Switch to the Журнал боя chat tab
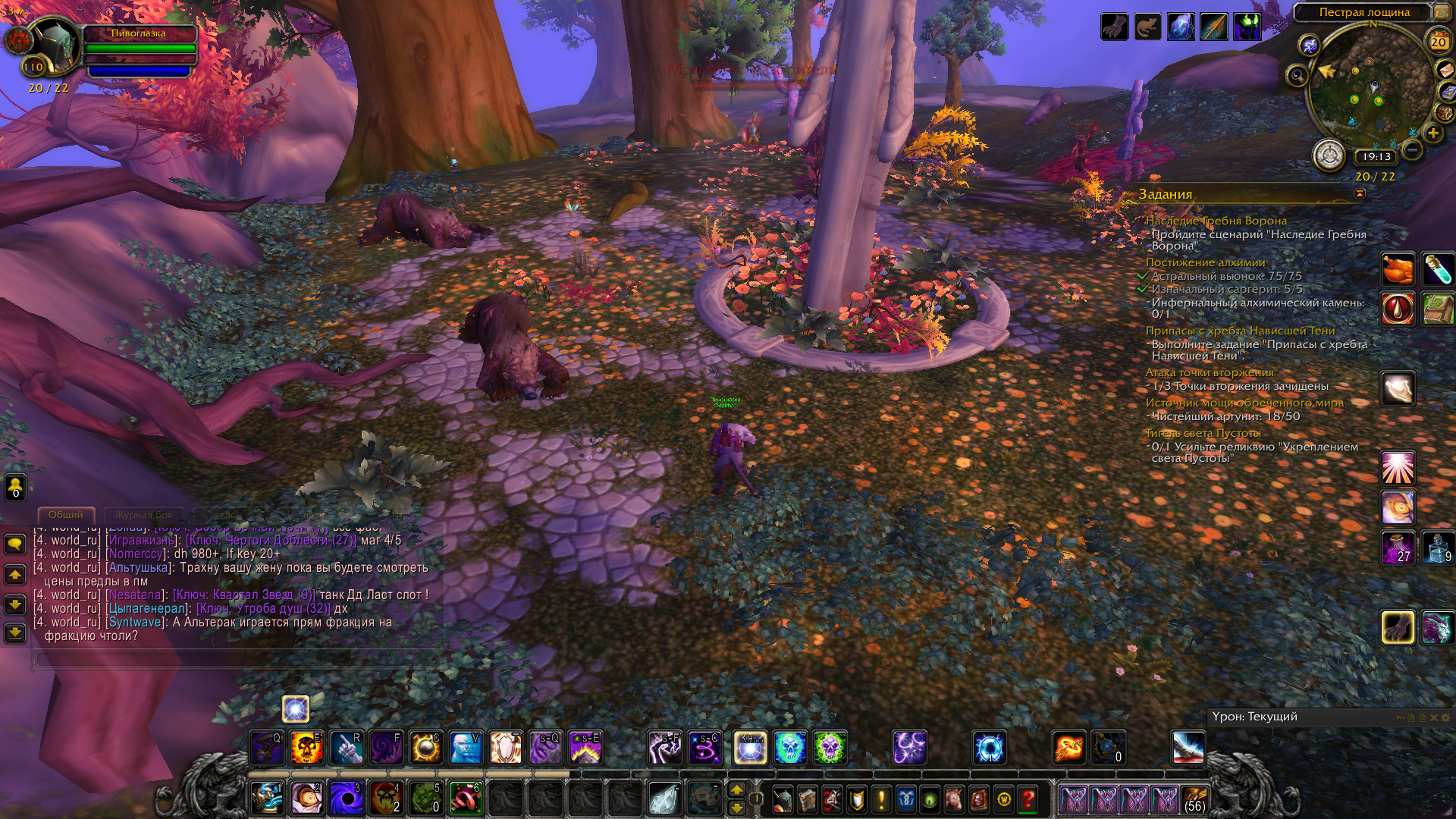 click(143, 515)
